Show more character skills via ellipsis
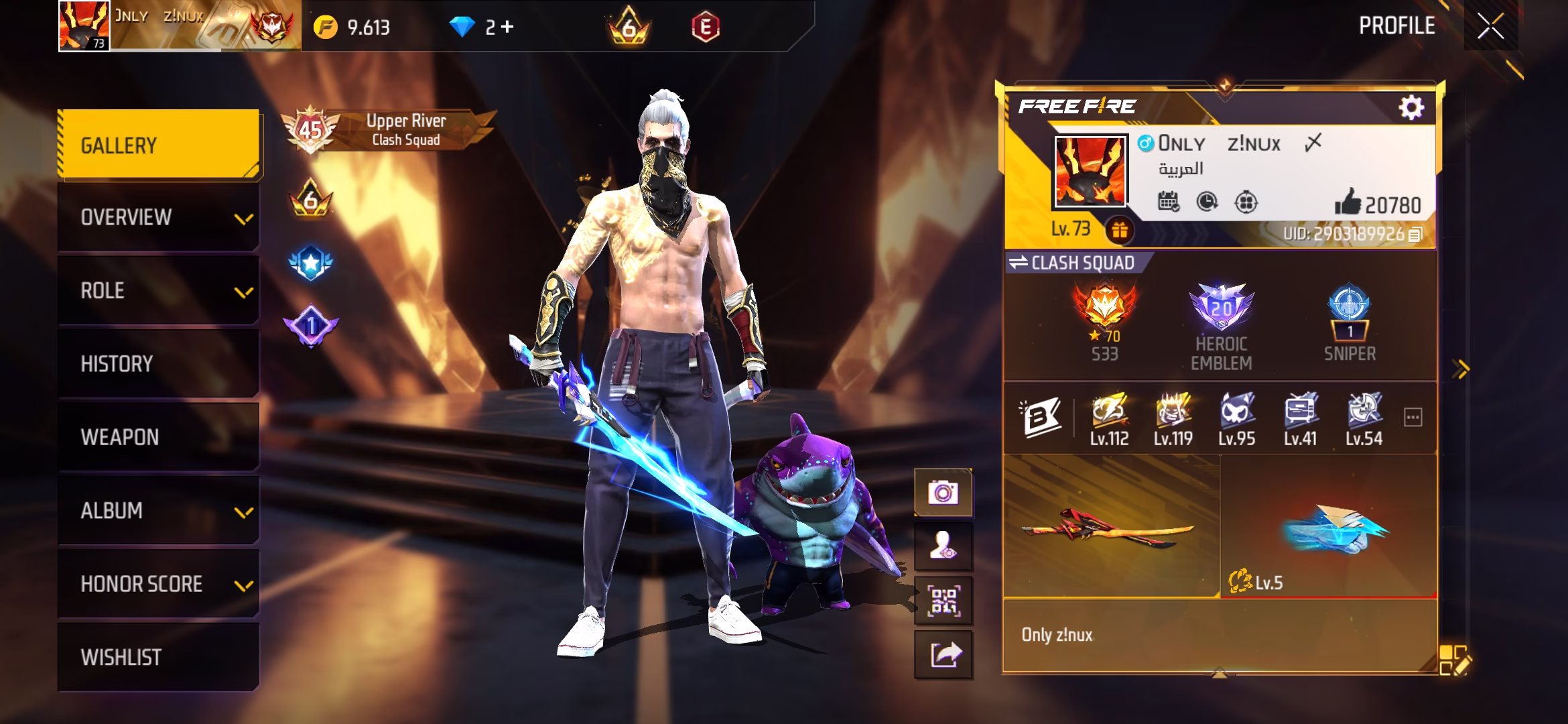This screenshot has height=724, width=1568. [1413, 418]
